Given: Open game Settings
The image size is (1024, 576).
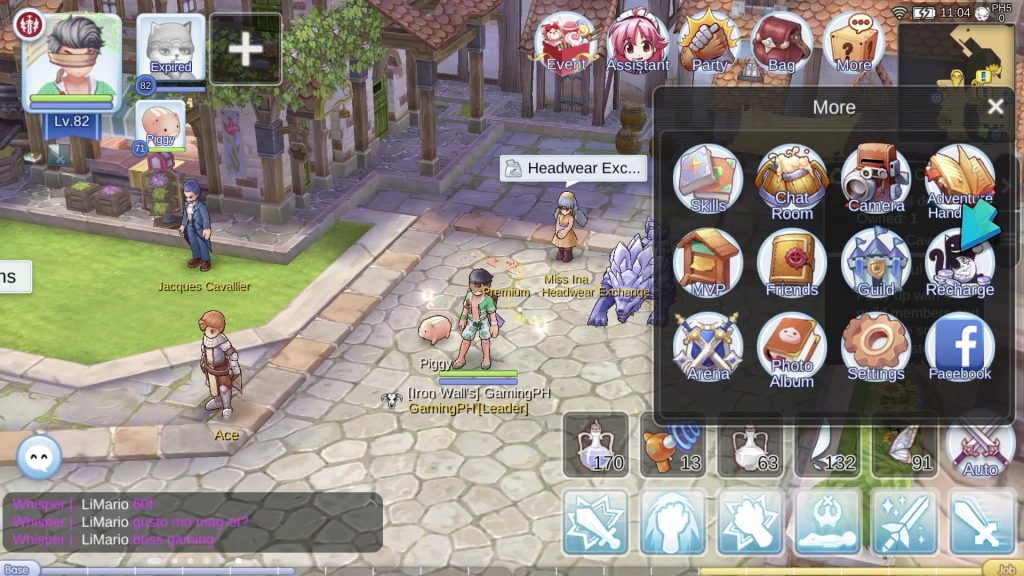Looking at the screenshot, I should tap(875, 346).
